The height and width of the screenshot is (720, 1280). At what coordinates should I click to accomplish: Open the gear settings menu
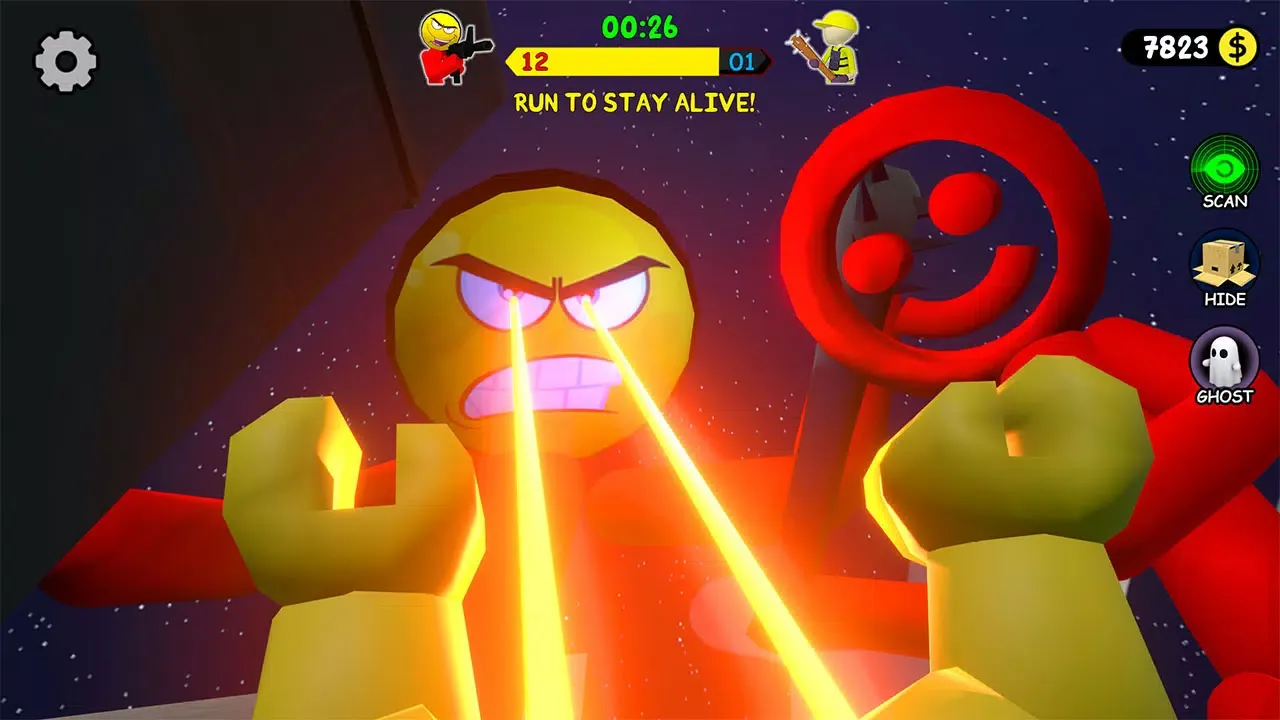(x=66, y=61)
